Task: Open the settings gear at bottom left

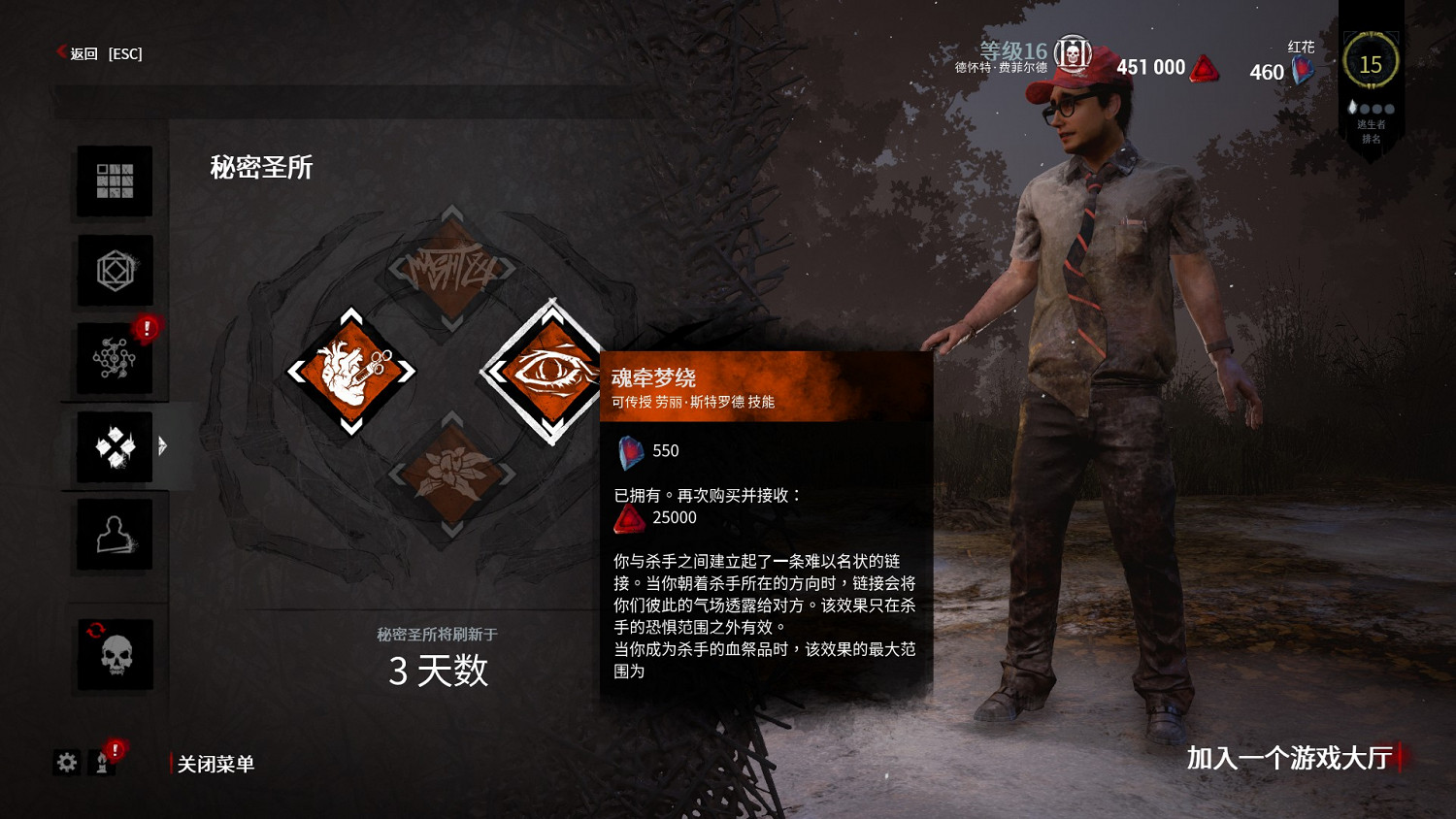Action: tap(65, 764)
